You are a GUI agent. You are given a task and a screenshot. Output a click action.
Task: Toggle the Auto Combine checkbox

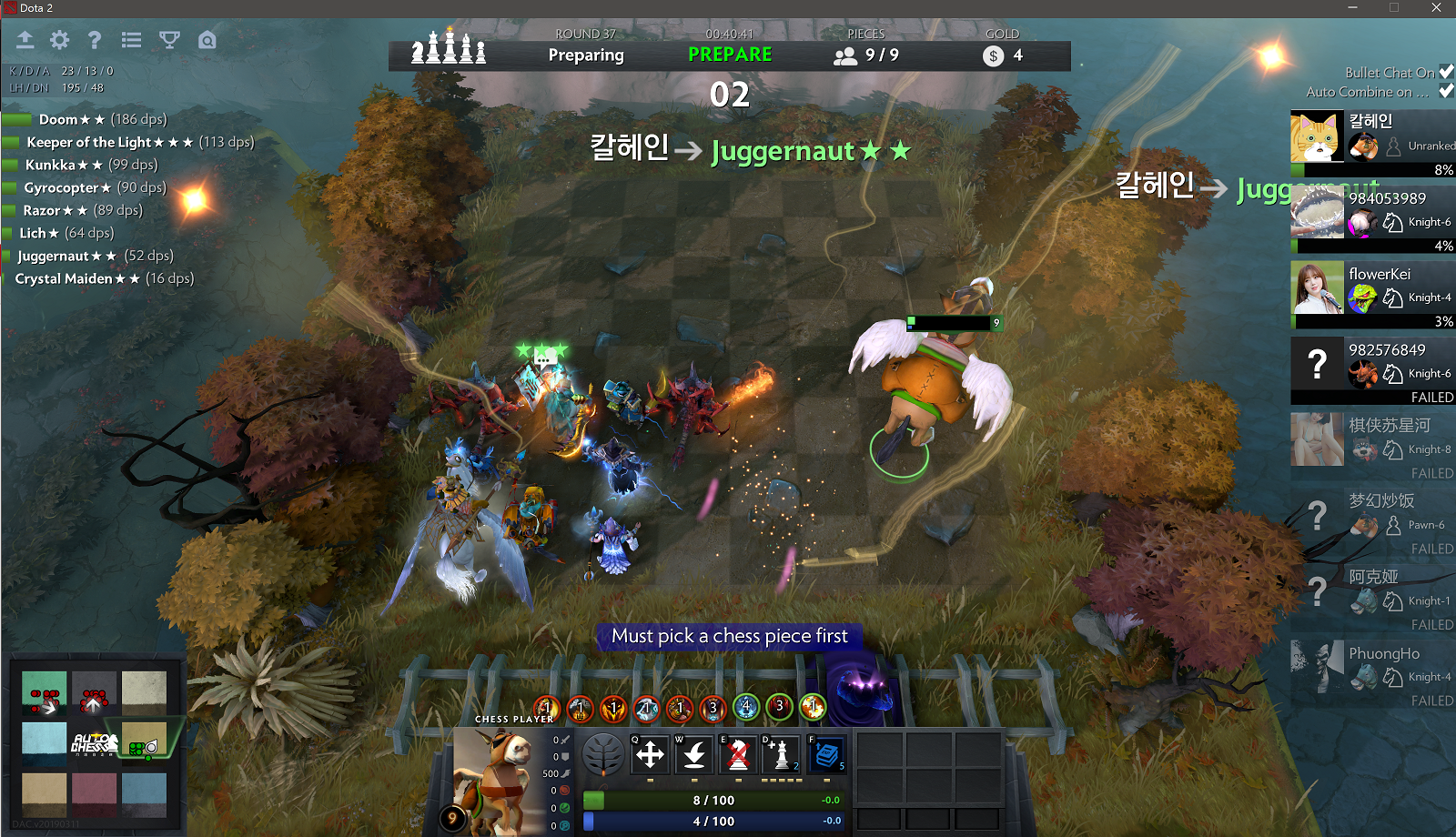coord(1446,91)
